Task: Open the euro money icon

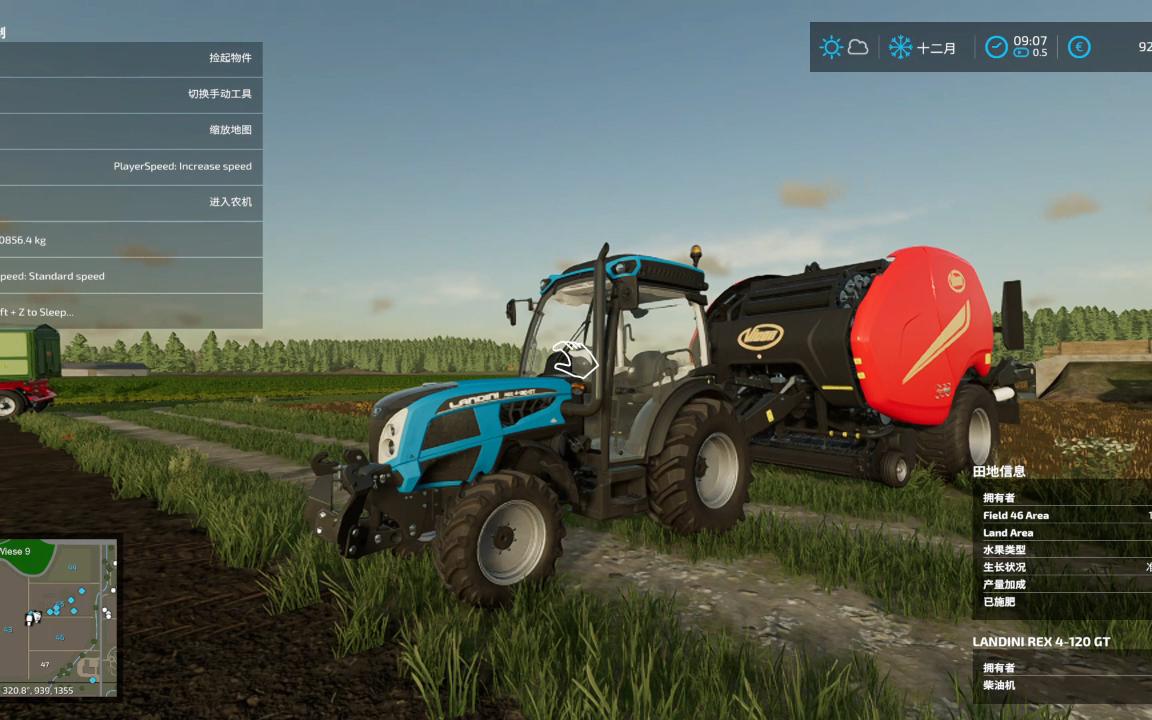Action: pos(1079,47)
